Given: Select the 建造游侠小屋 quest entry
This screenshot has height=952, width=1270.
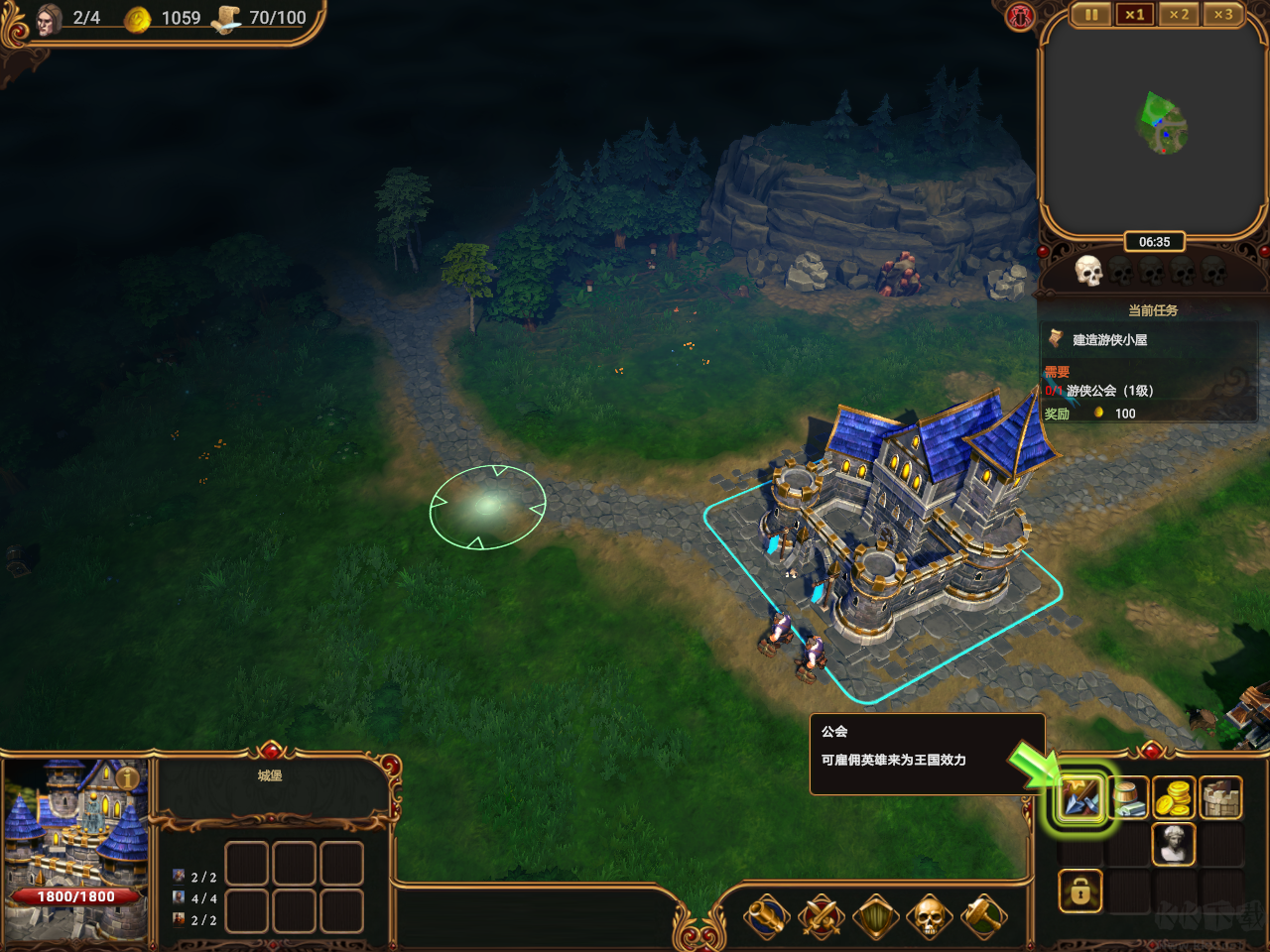Looking at the screenshot, I should 1109,340.
